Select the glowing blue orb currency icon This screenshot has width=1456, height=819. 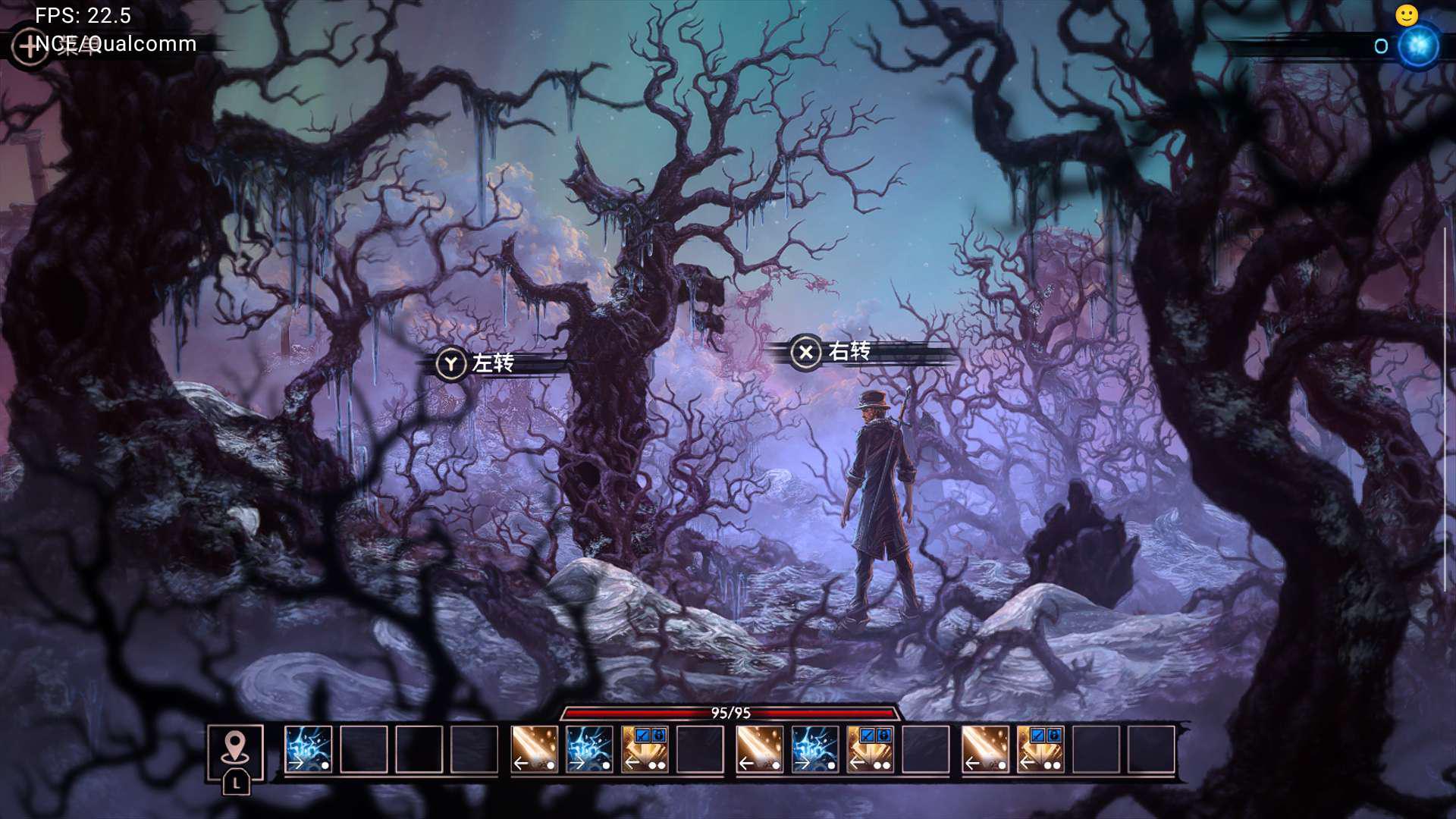click(x=1418, y=46)
